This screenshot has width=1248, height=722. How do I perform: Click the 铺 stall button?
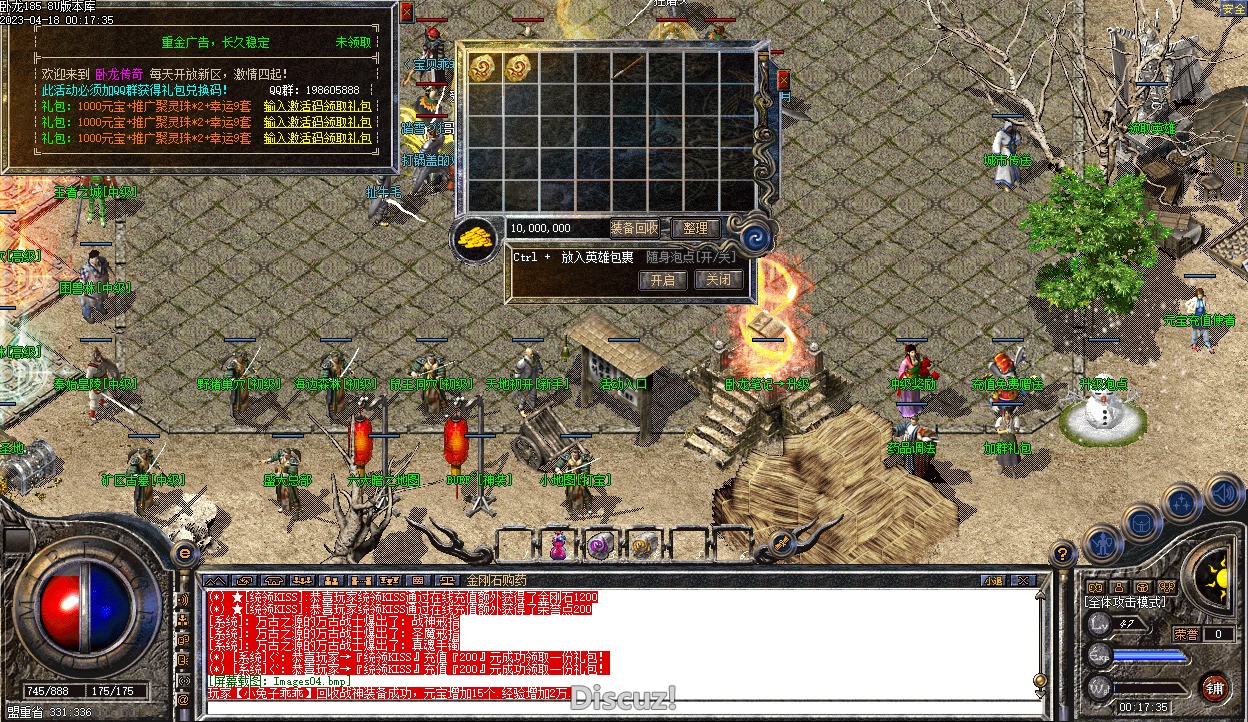click(1214, 687)
